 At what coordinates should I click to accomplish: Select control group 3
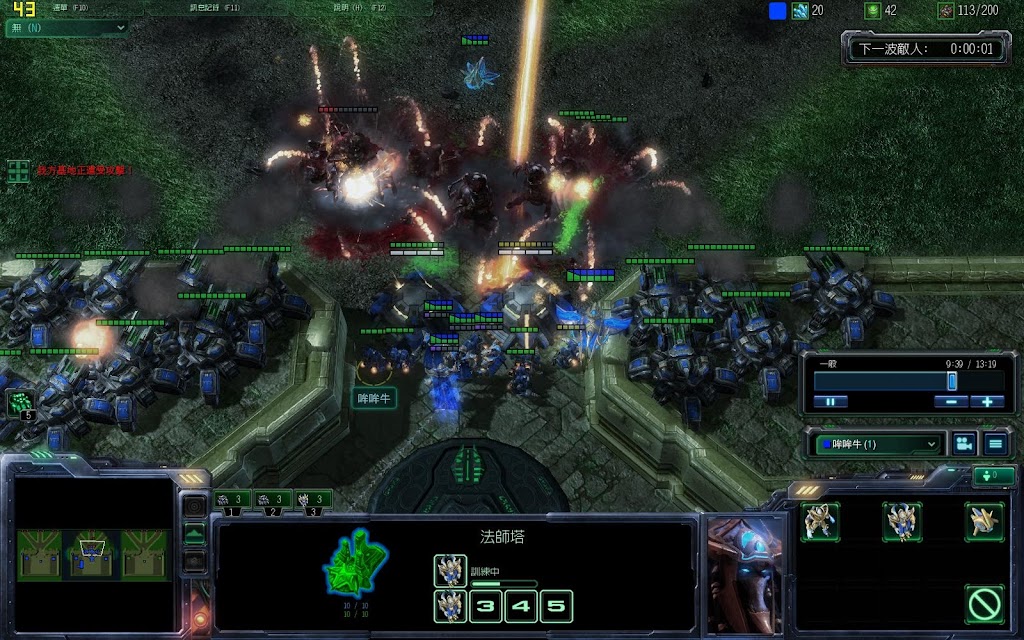313,499
